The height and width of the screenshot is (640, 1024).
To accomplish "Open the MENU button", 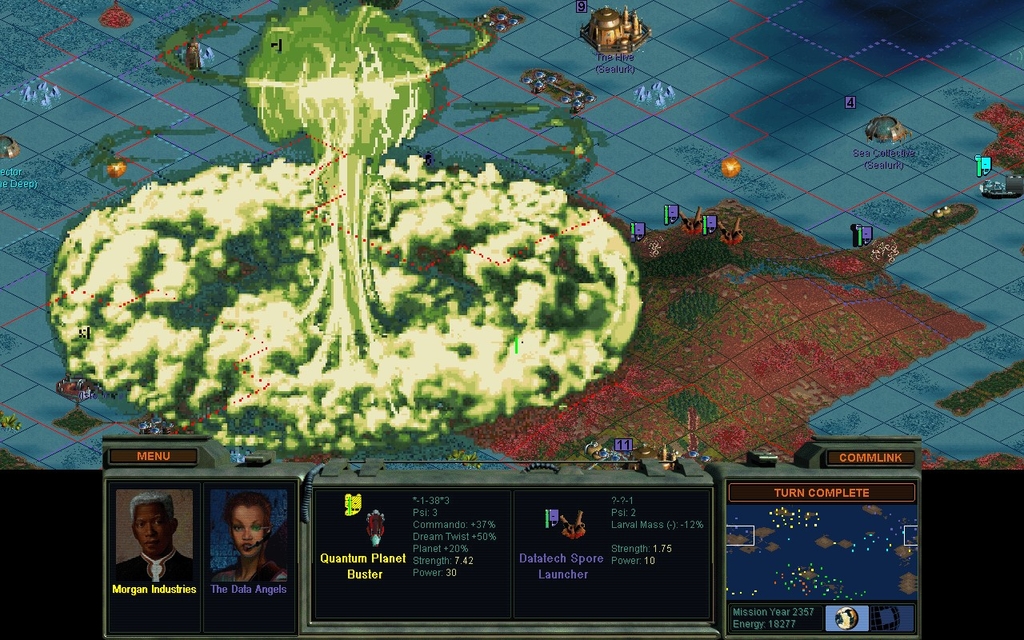I will tap(153, 456).
